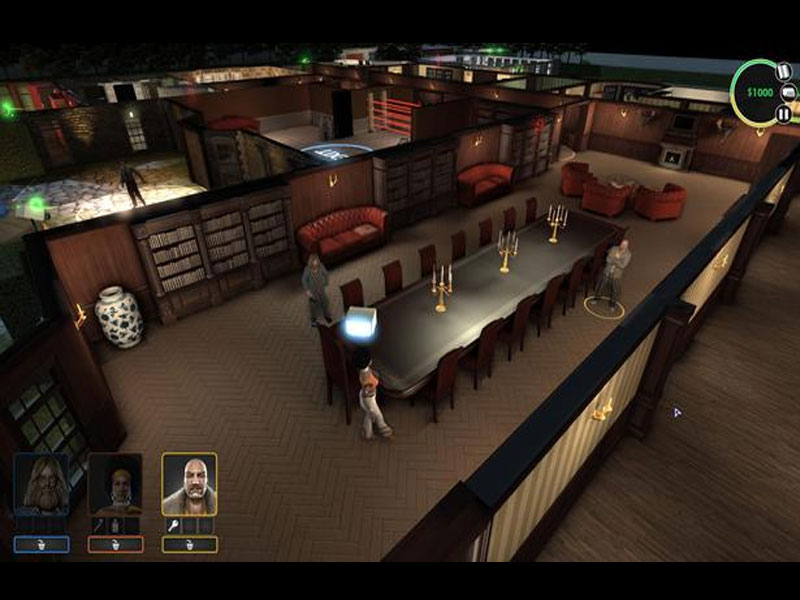Select the bald mustached crew member portrait
800x600 pixels.
[x=189, y=485]
